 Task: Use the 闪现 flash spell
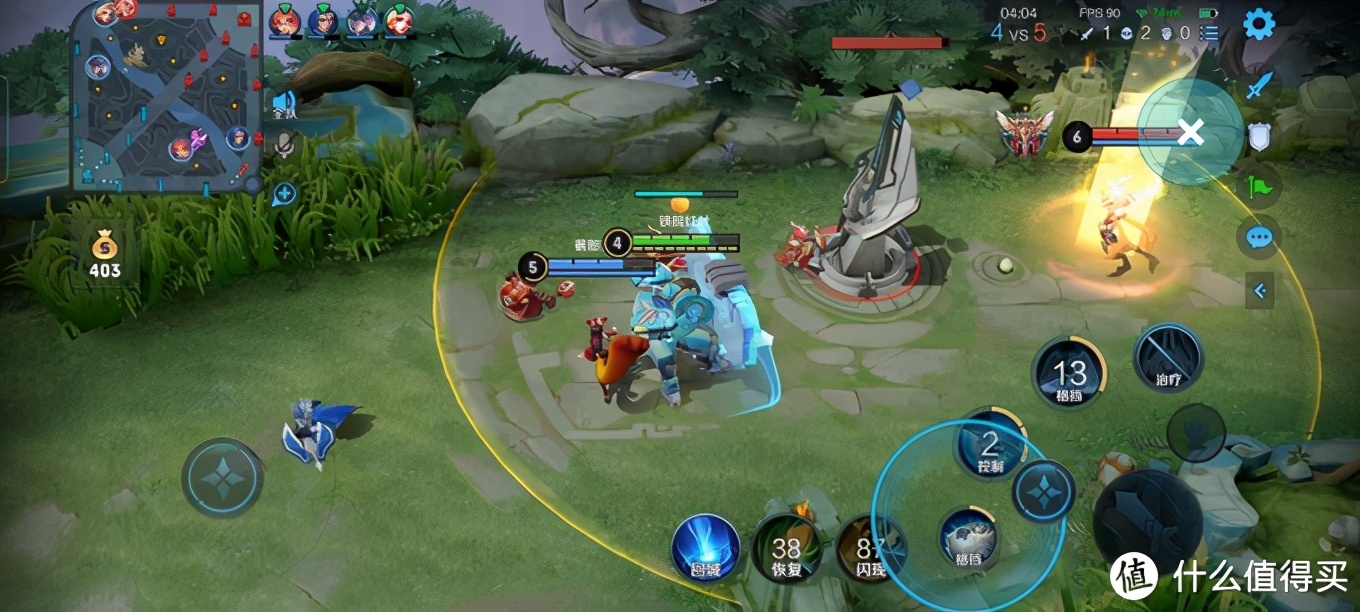click(x=864, y=548)
